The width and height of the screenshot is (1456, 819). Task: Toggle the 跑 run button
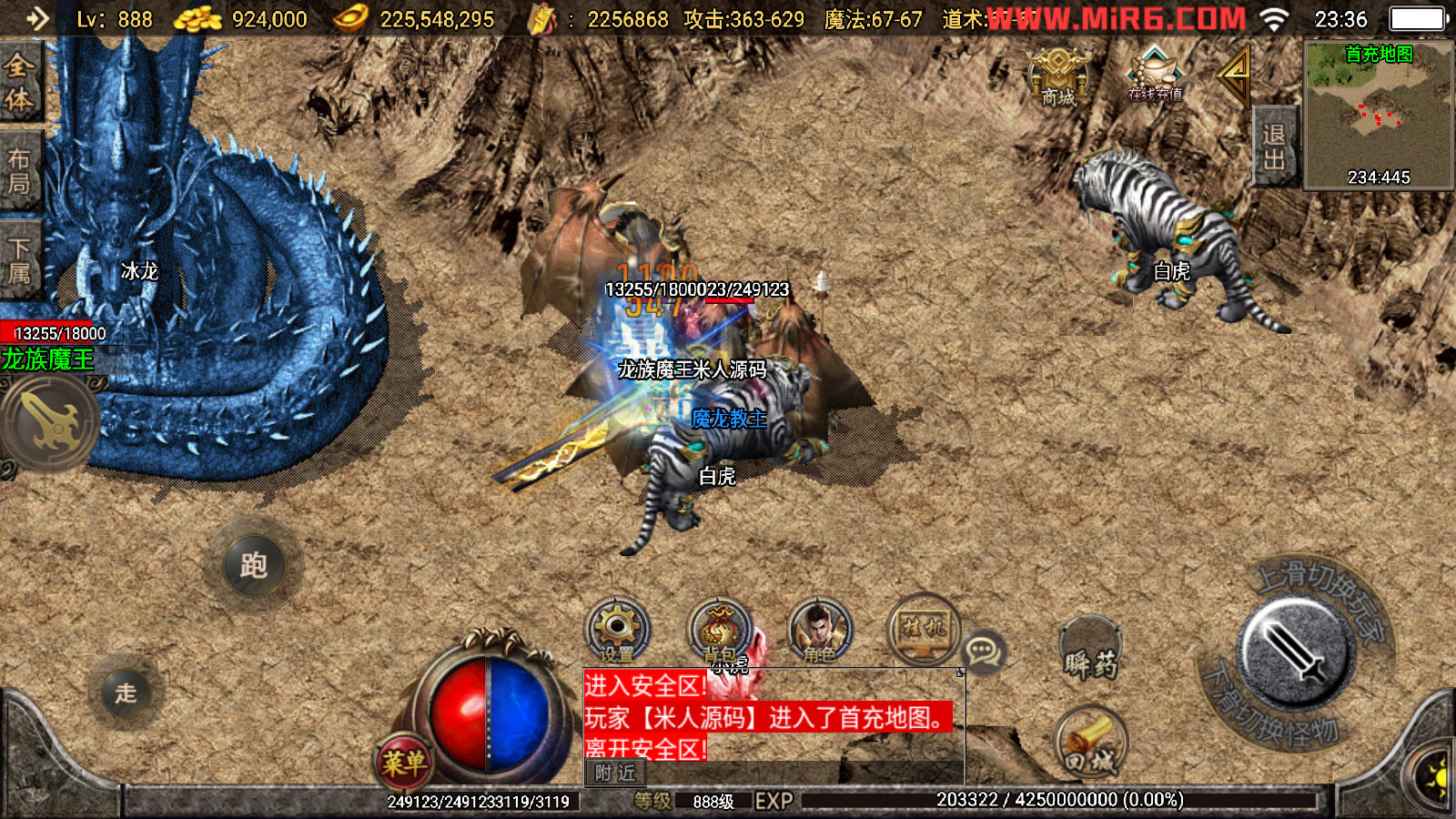coord(254,566)
